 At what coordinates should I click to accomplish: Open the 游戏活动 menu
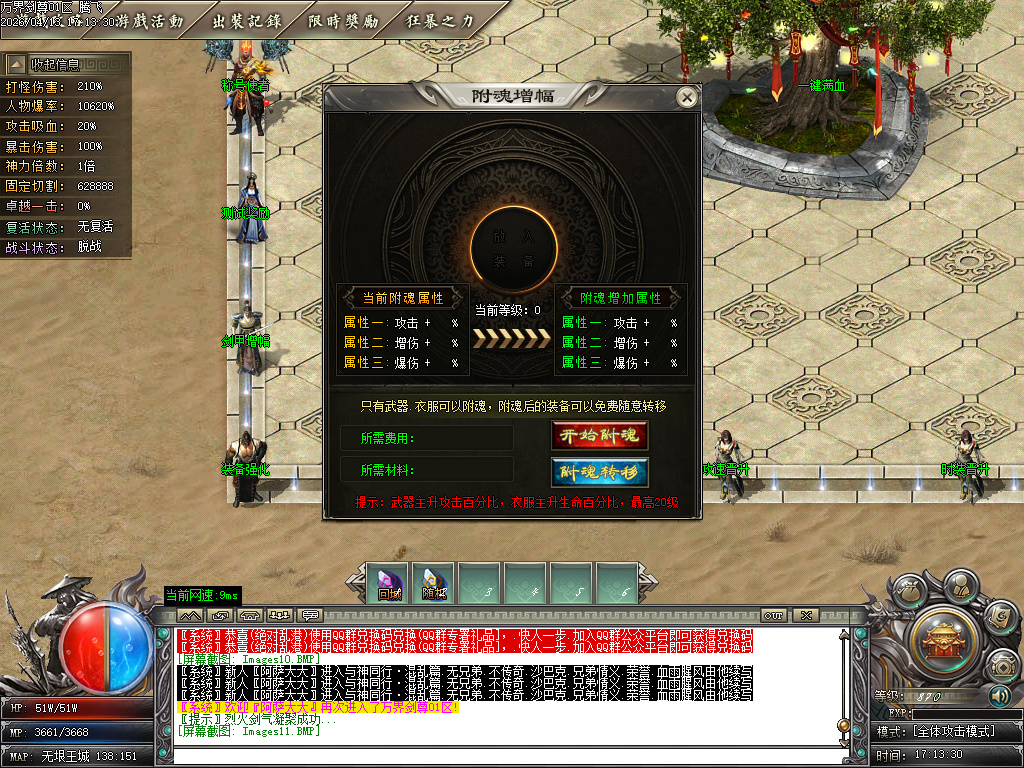150,21
